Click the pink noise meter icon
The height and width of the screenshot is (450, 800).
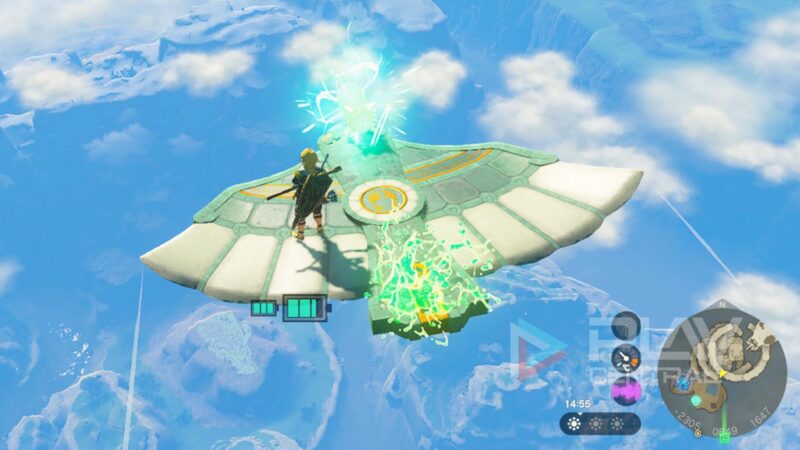626,389
